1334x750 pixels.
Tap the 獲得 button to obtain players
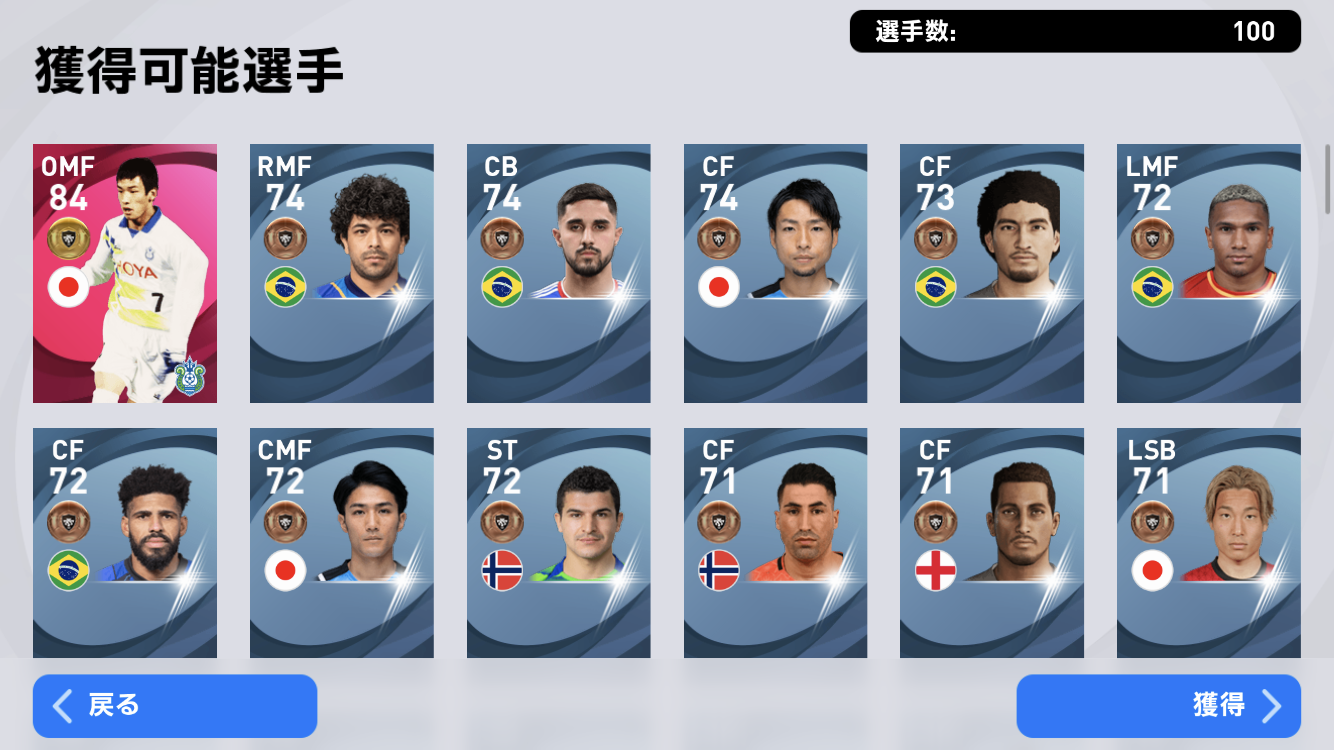(1158, 706)
